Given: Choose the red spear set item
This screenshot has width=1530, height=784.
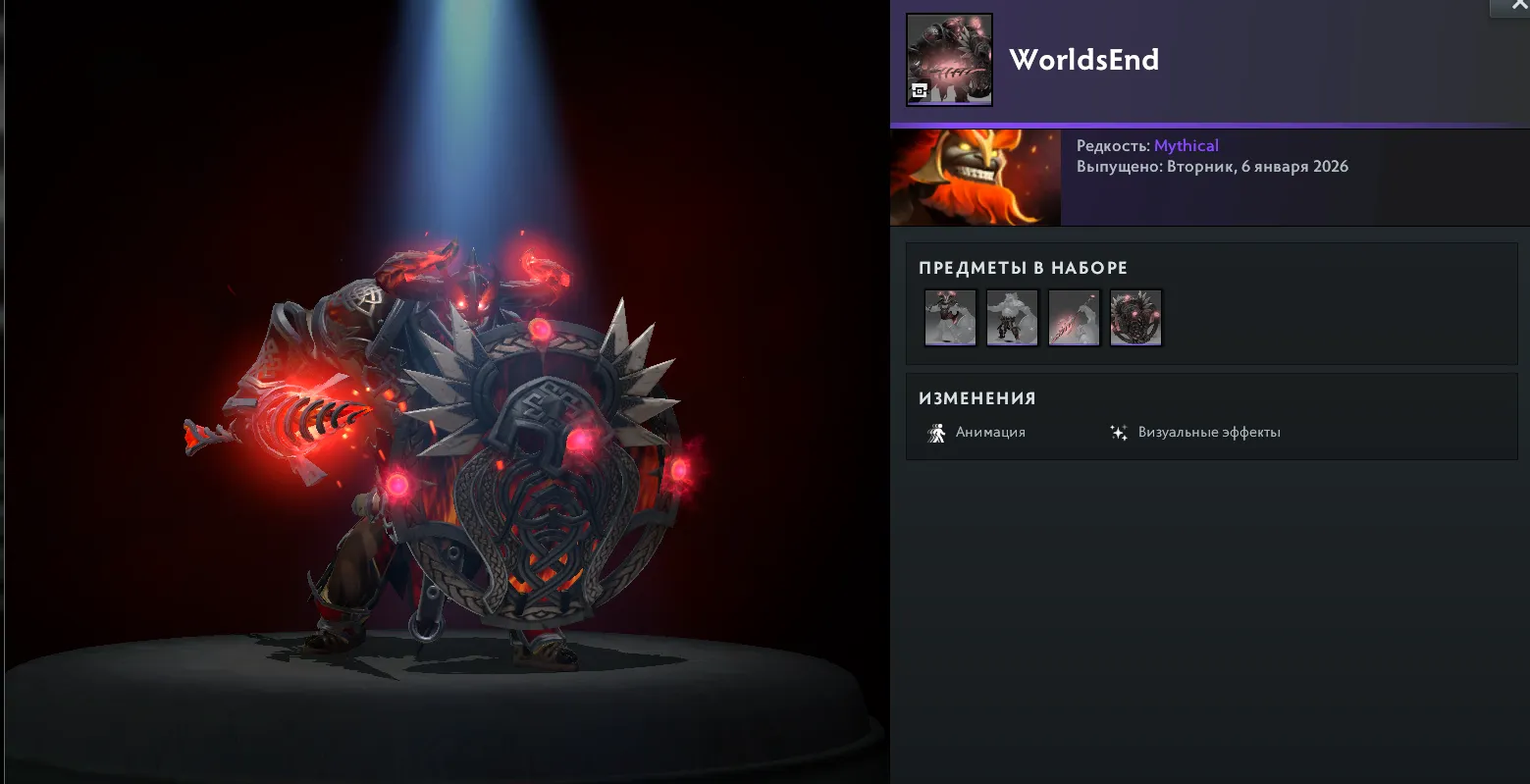Looking at the screenshot, I should [1074, 317].
